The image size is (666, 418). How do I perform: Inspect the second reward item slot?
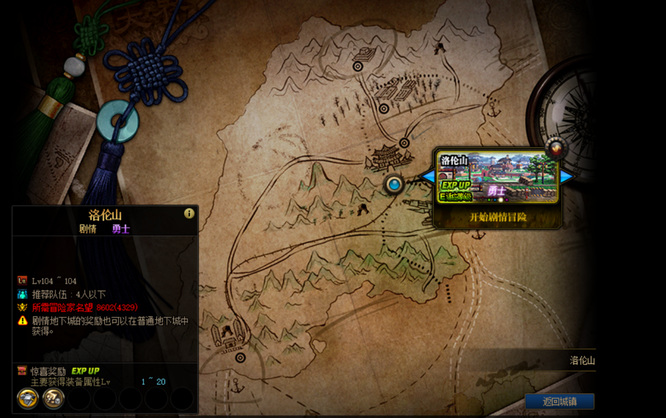point(54,398)
